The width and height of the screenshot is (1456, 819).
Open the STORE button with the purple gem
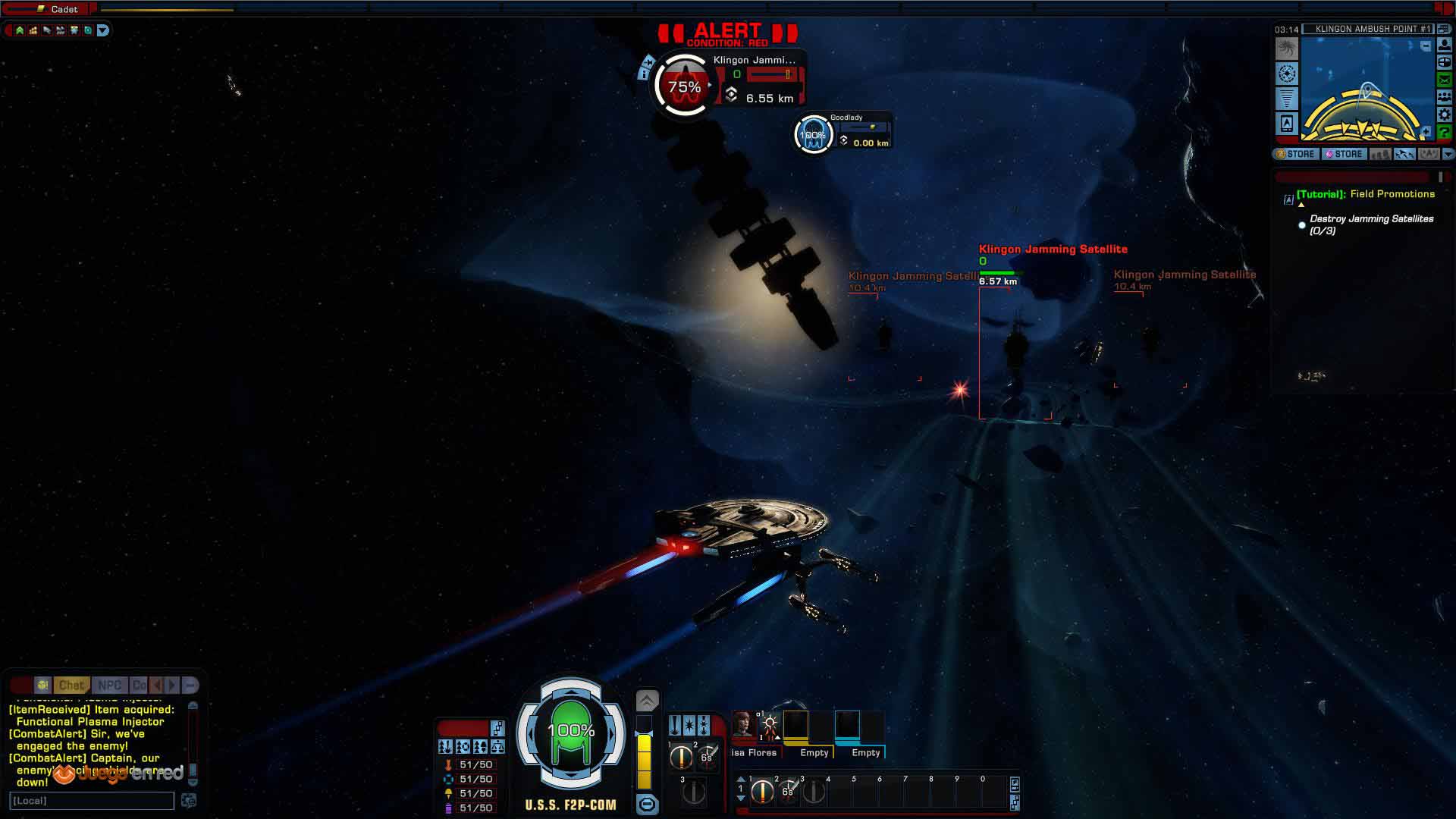coord(1344,154)
